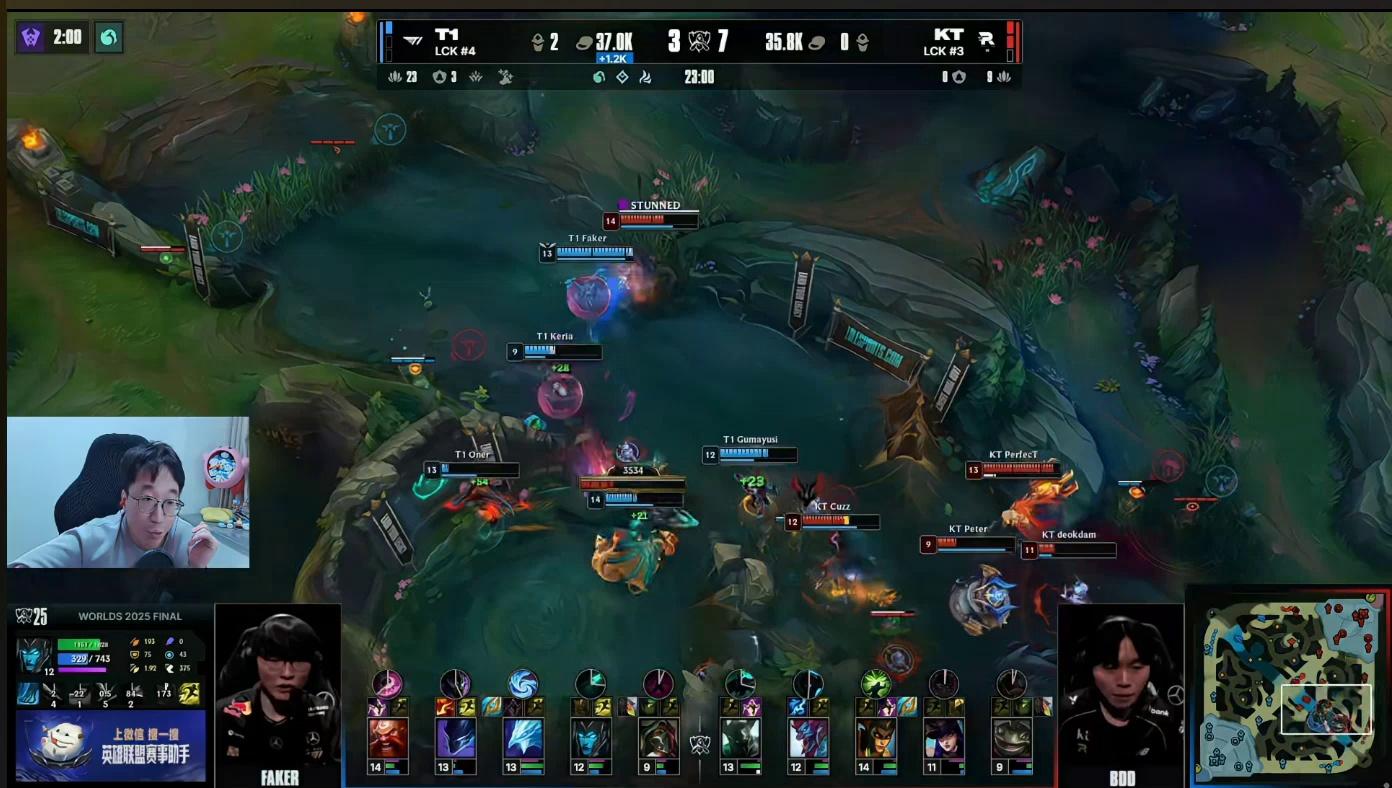The image size is (1392, 788).
Task: Select the blue-faced champion portrait in stats panel
Action: pyautogui.click(x=35, y=656)
